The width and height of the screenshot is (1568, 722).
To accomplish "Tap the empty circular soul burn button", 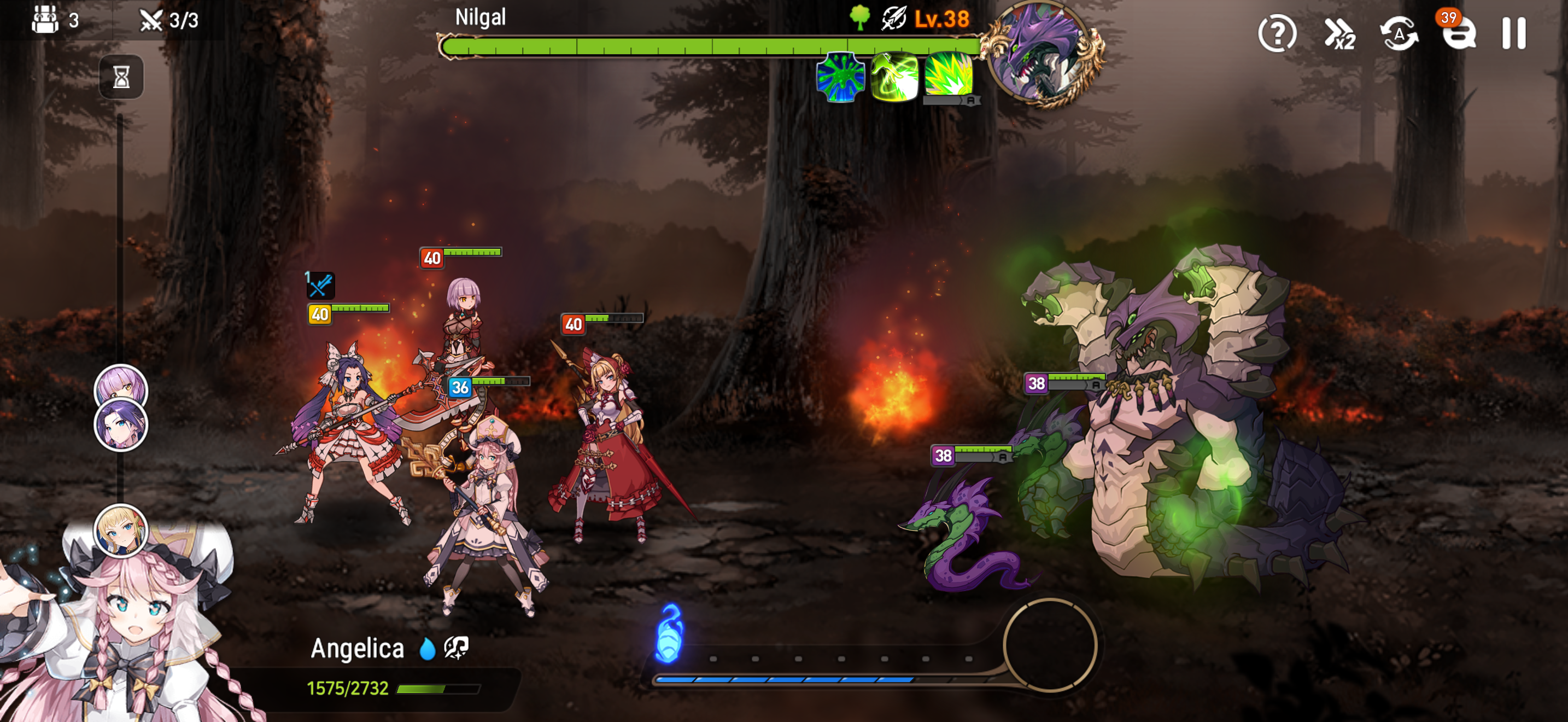I will [x=1049, y=645].
